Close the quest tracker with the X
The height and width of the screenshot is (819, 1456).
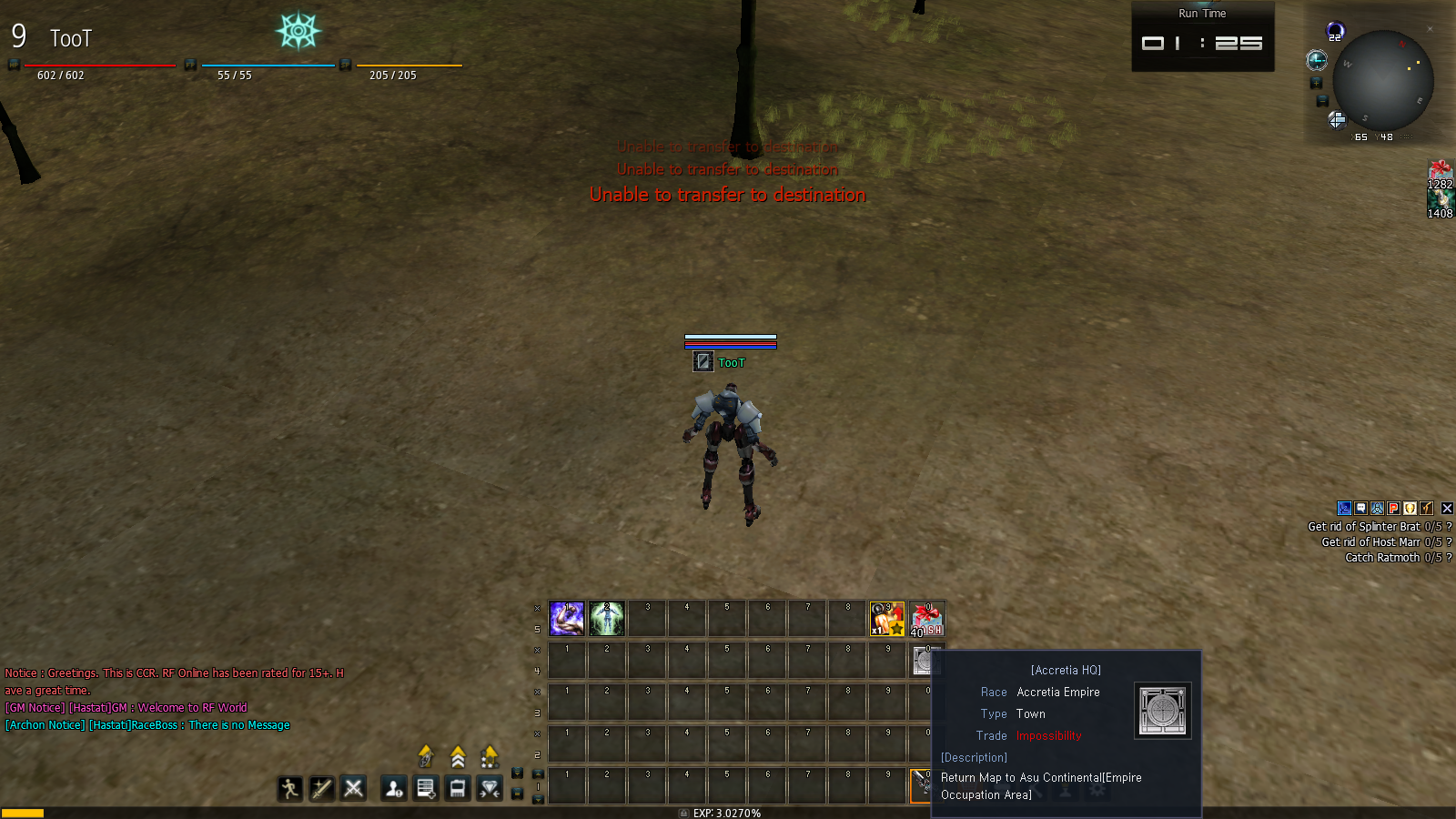click(x=1447, y=509)
